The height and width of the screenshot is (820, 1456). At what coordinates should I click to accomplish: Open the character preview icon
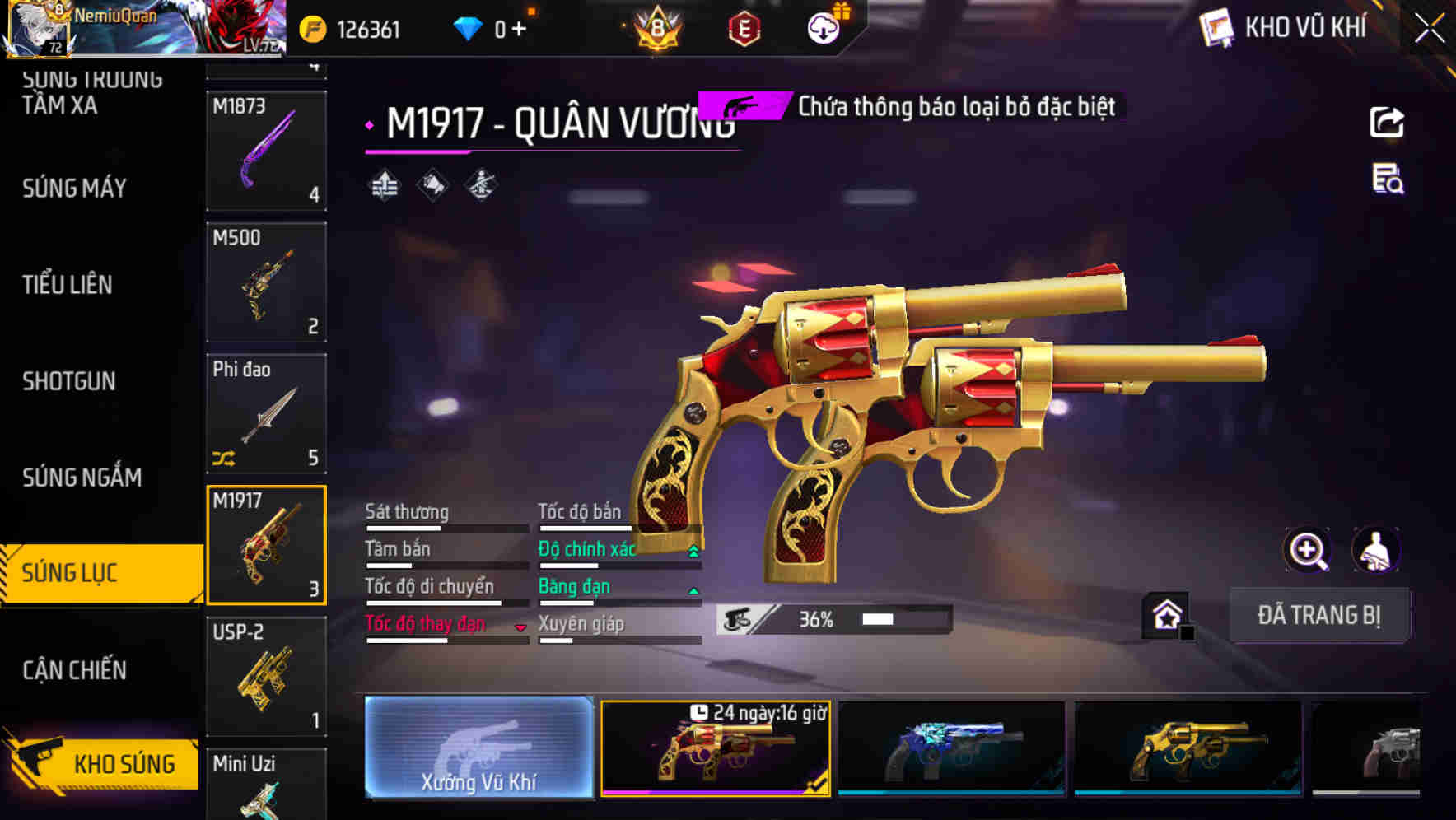1378,550
